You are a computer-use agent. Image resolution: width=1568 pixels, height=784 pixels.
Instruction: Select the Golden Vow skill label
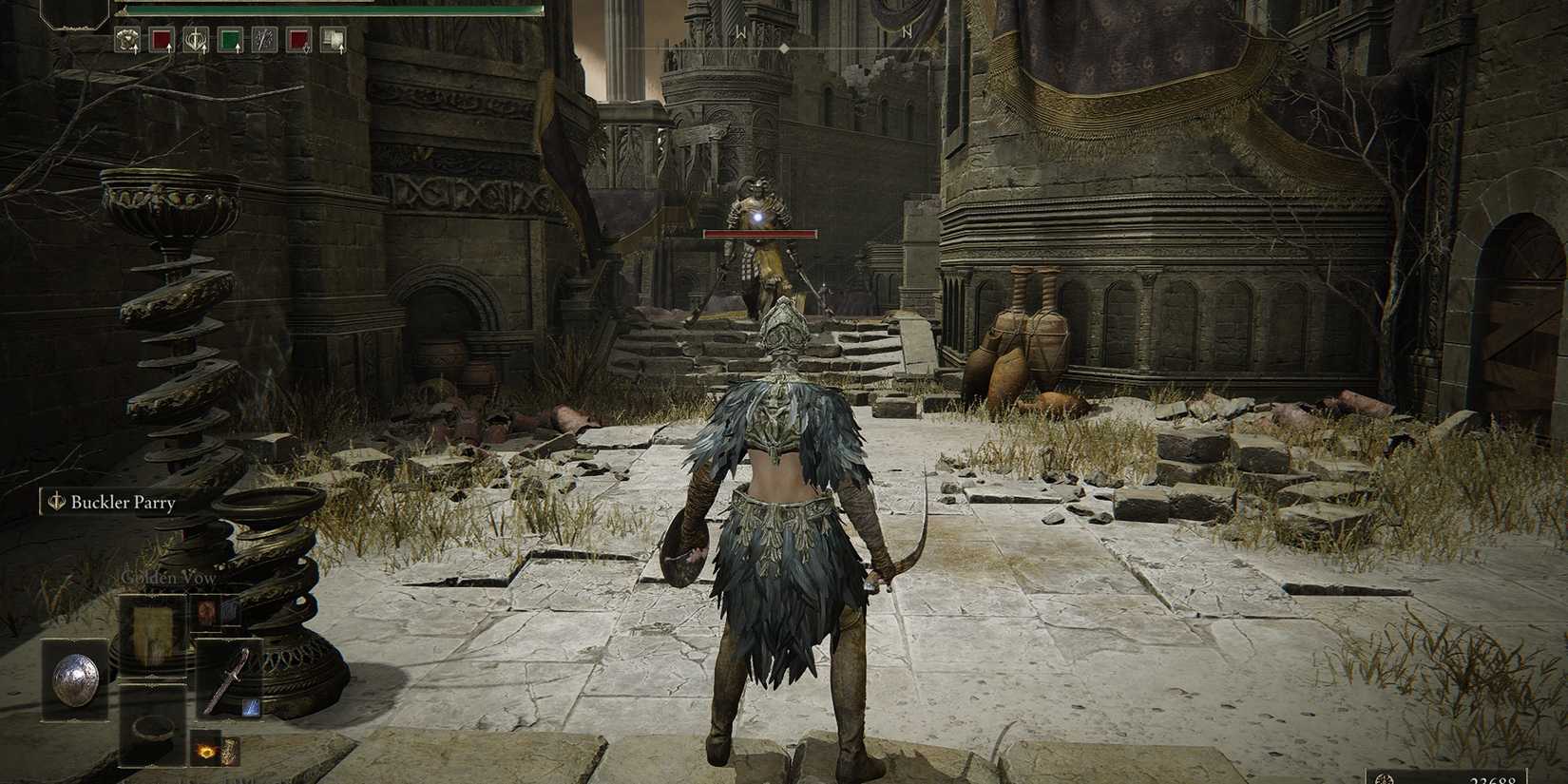168,577
